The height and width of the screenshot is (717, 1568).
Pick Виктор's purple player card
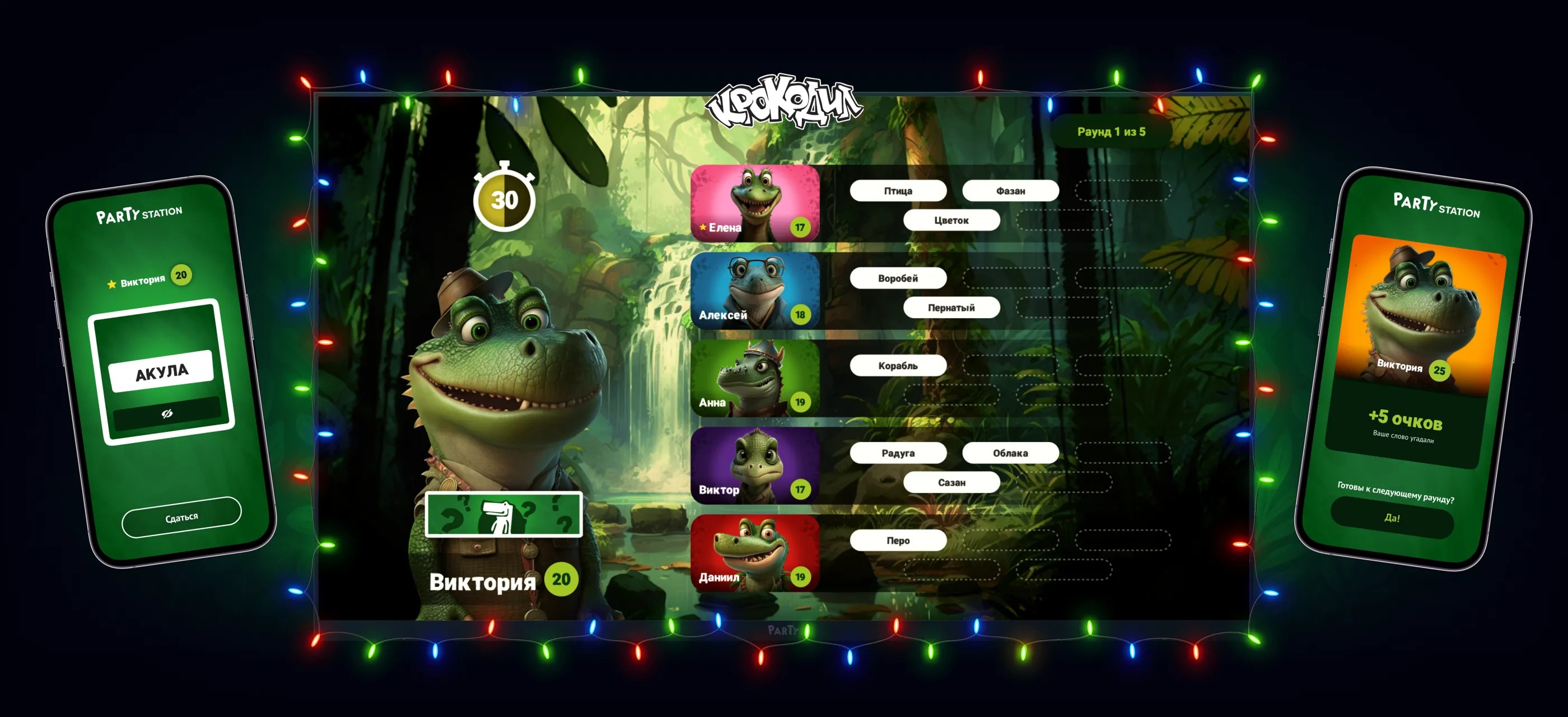pos(755,465)
